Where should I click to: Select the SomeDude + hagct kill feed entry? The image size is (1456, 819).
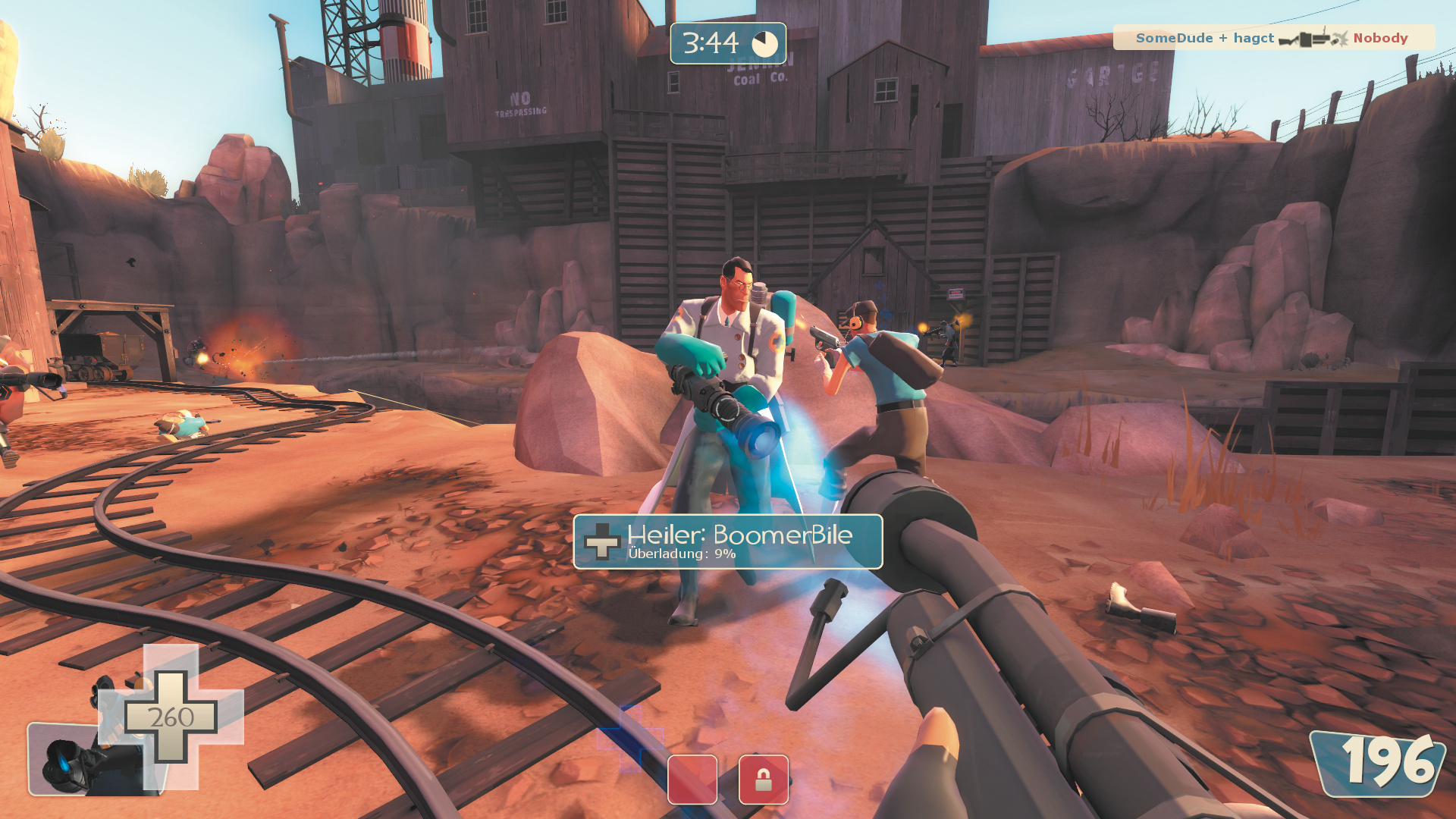1272,38
